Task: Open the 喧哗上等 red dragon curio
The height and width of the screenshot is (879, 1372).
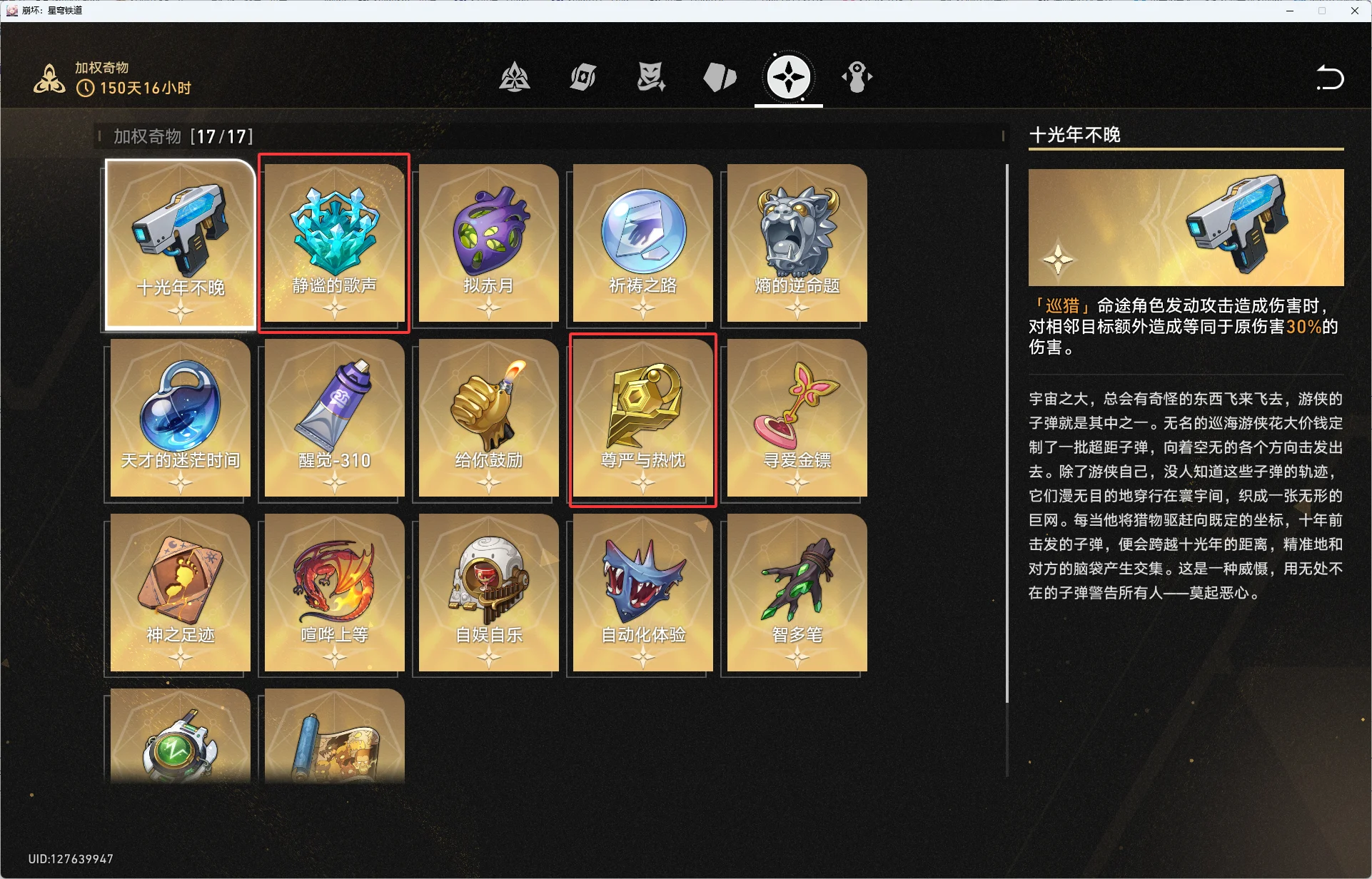Action: [x=334, y=592]
